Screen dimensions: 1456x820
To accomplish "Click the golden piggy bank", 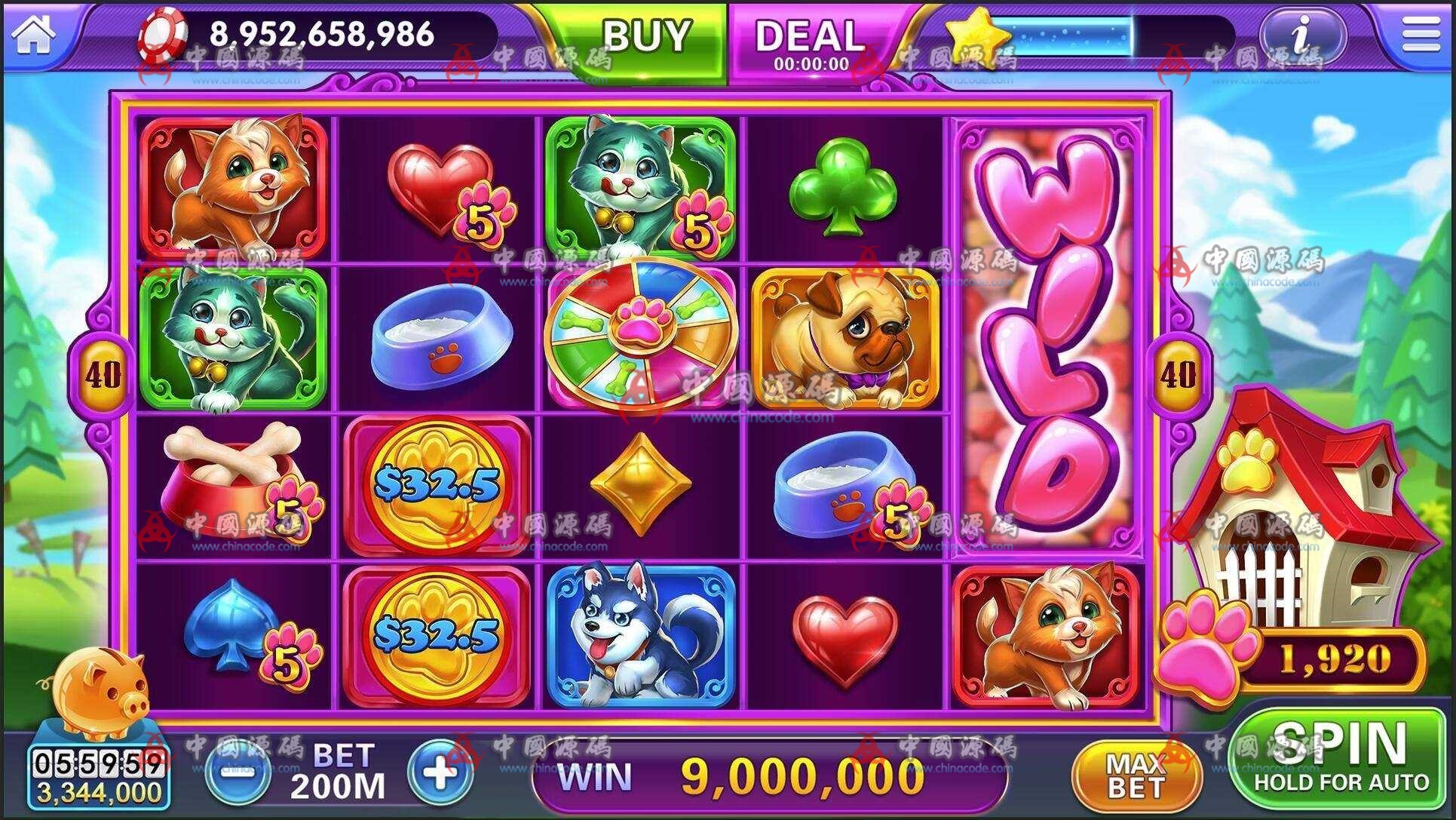I will [98, 694].
